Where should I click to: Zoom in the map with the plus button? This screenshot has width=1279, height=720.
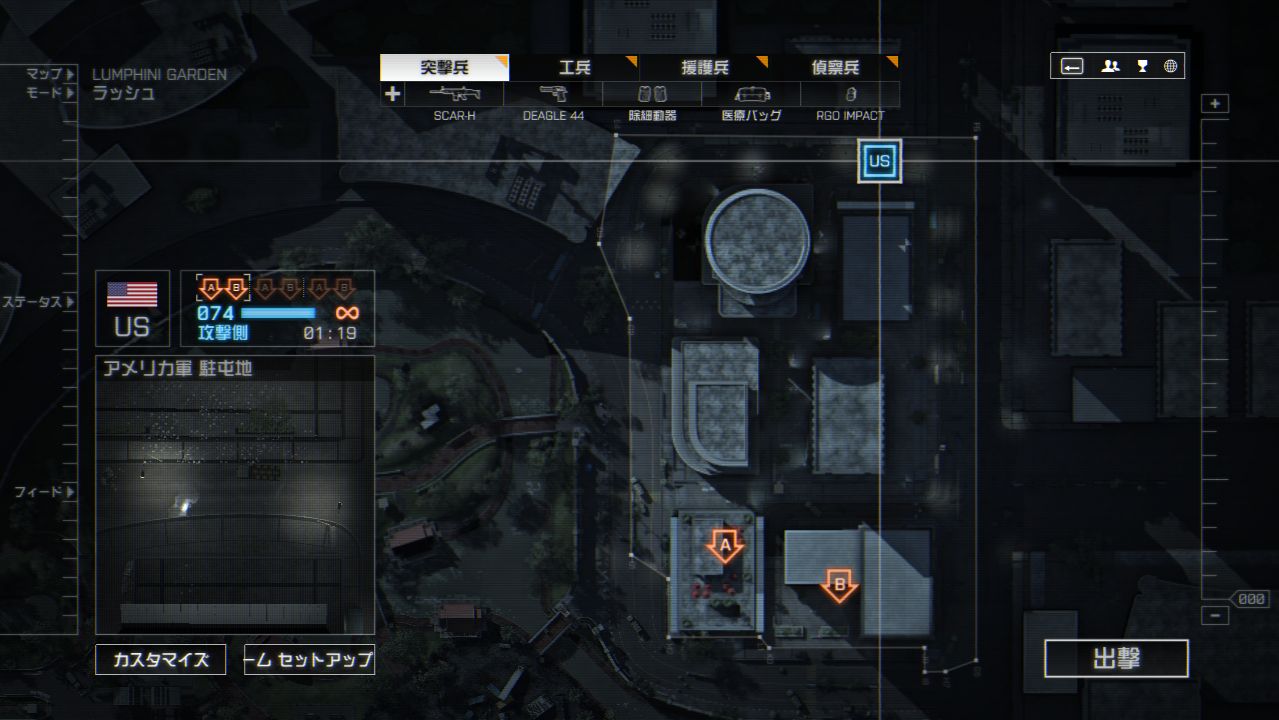[1215, 104]
